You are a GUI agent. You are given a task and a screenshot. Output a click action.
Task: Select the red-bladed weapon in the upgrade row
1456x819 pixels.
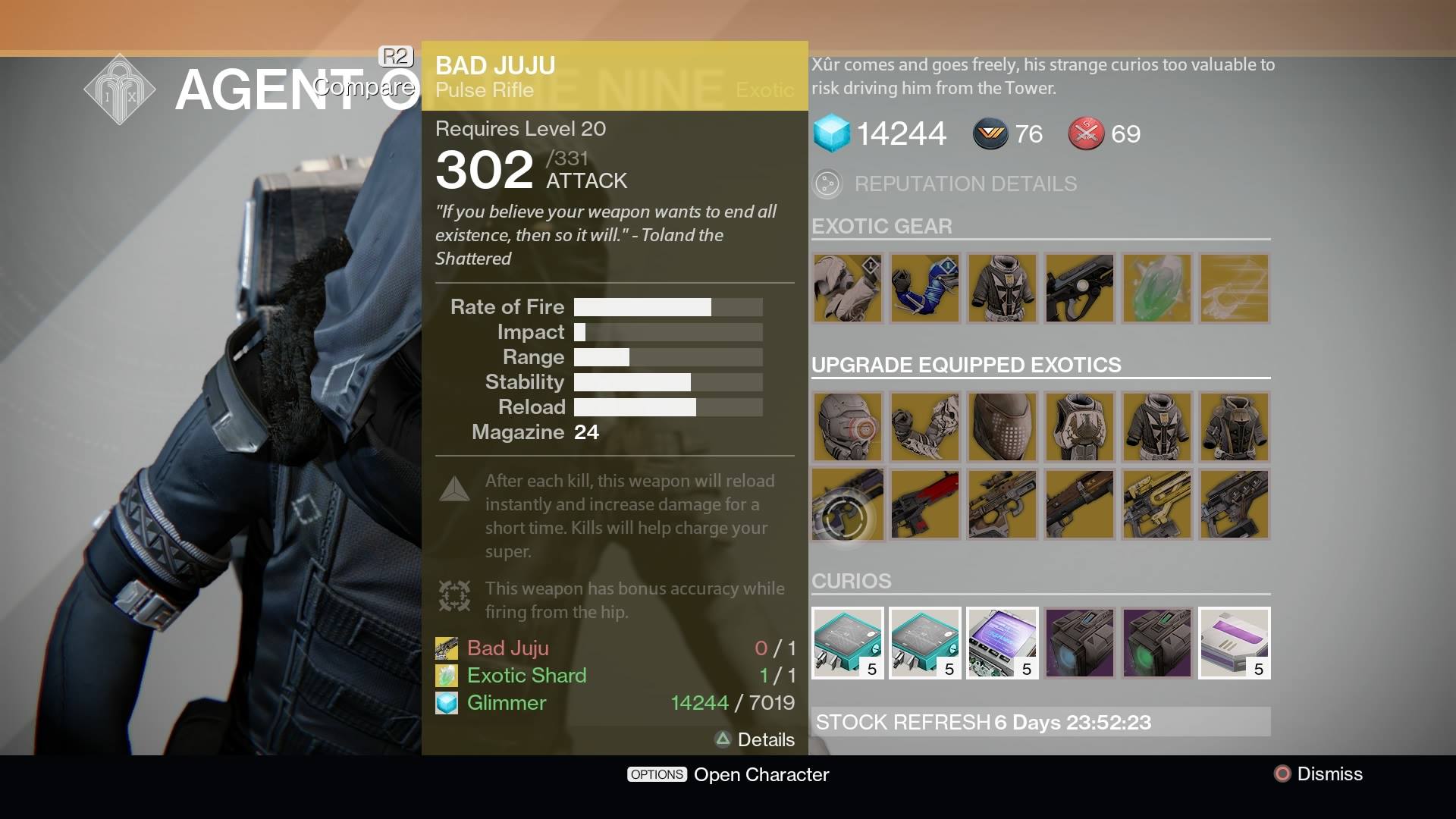point(924,504)
